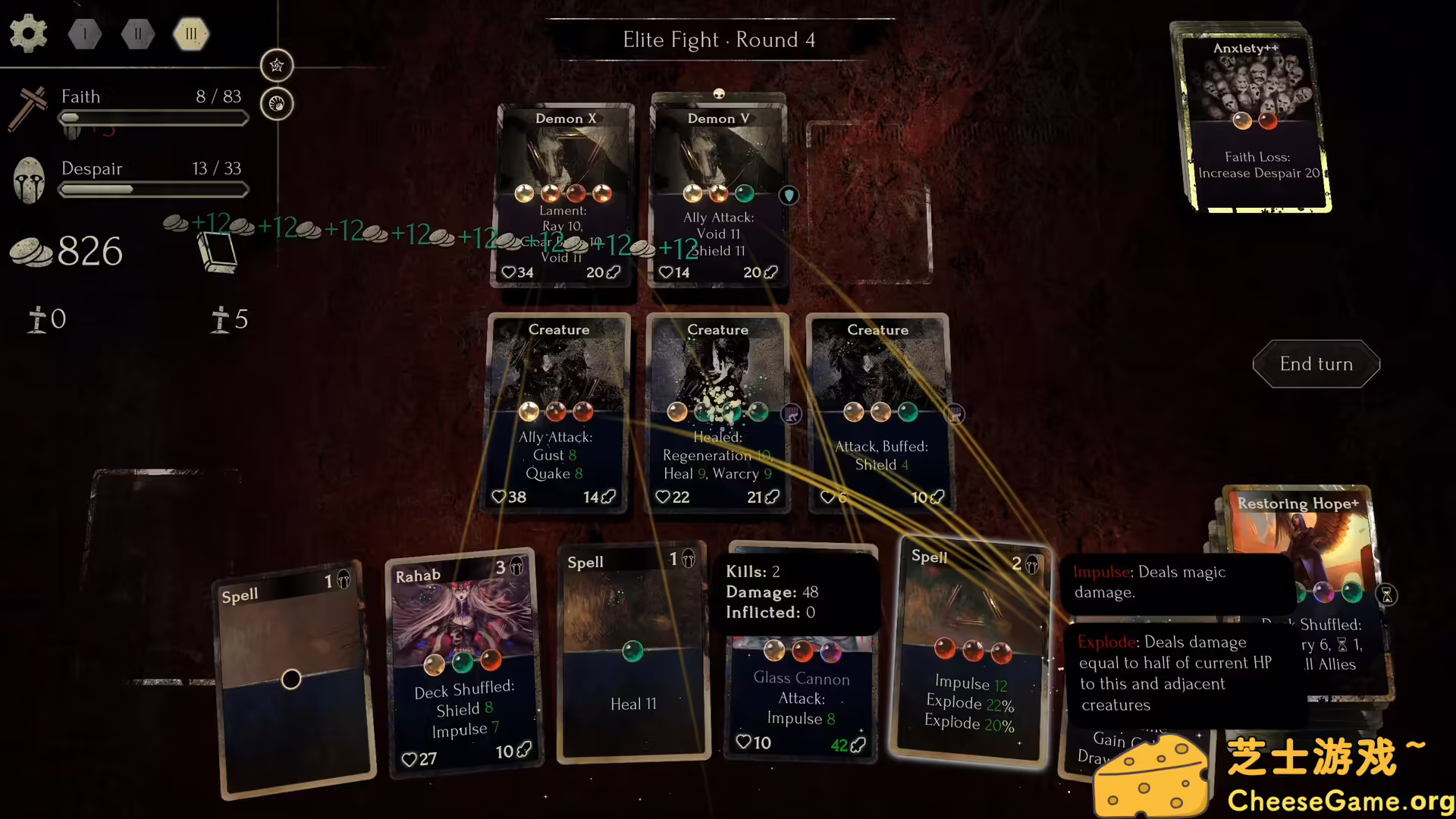Click the shield icon on Demon V

click(x=789, y=195)
